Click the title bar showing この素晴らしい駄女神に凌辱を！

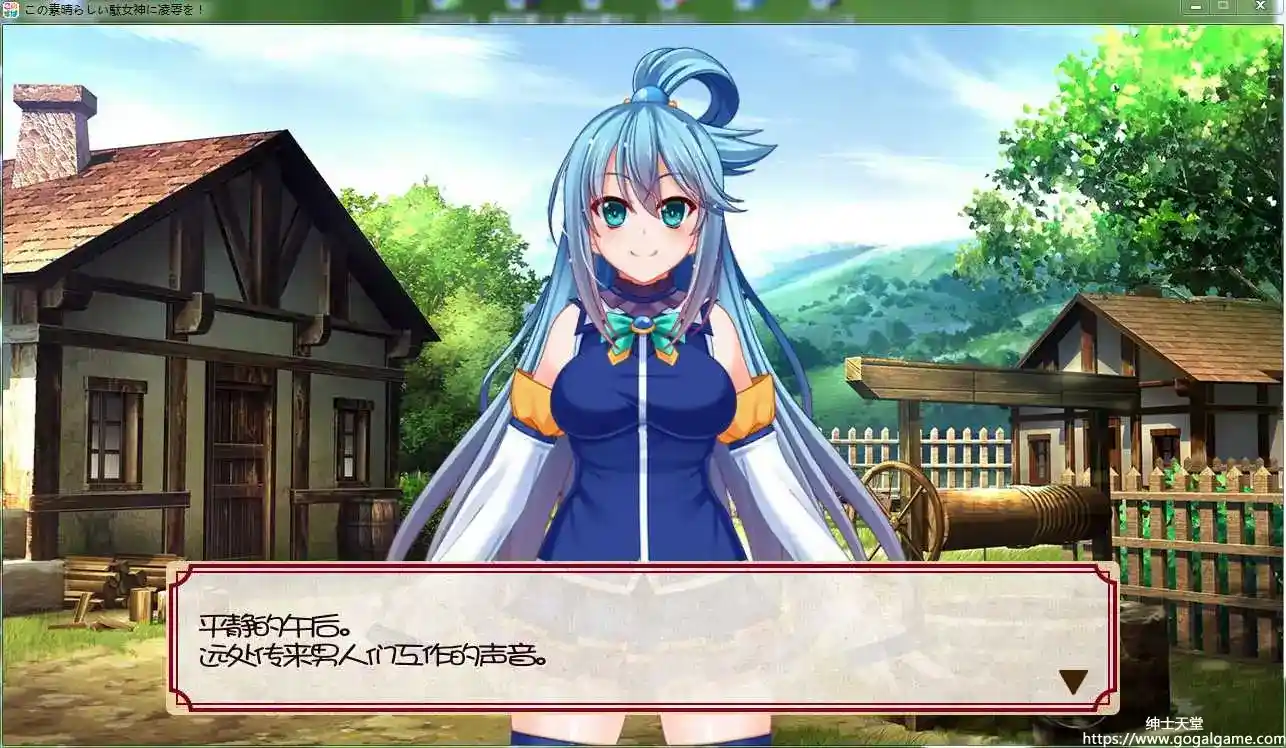[x=115, y=9]
